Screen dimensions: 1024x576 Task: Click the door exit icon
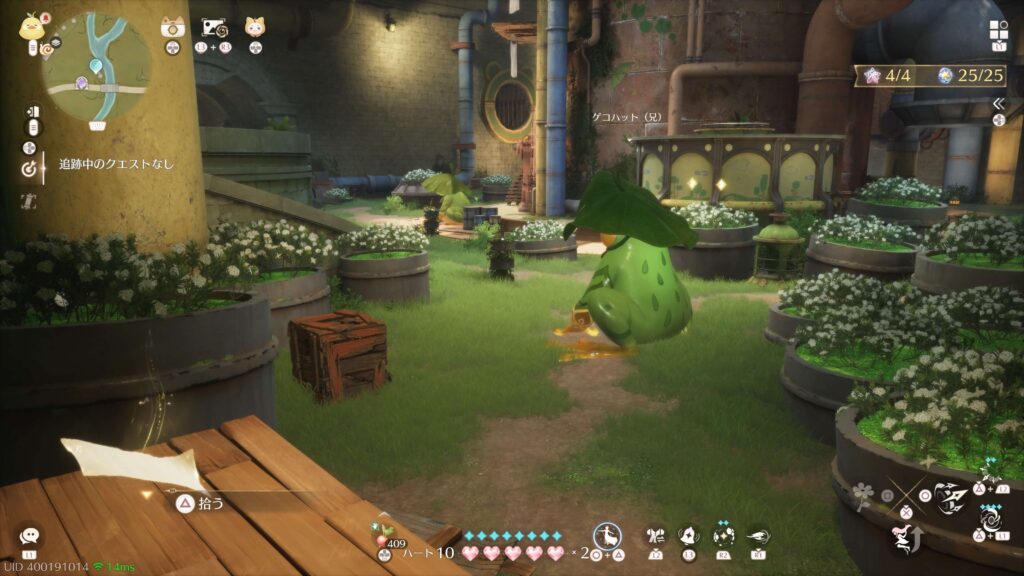[33, 111]
